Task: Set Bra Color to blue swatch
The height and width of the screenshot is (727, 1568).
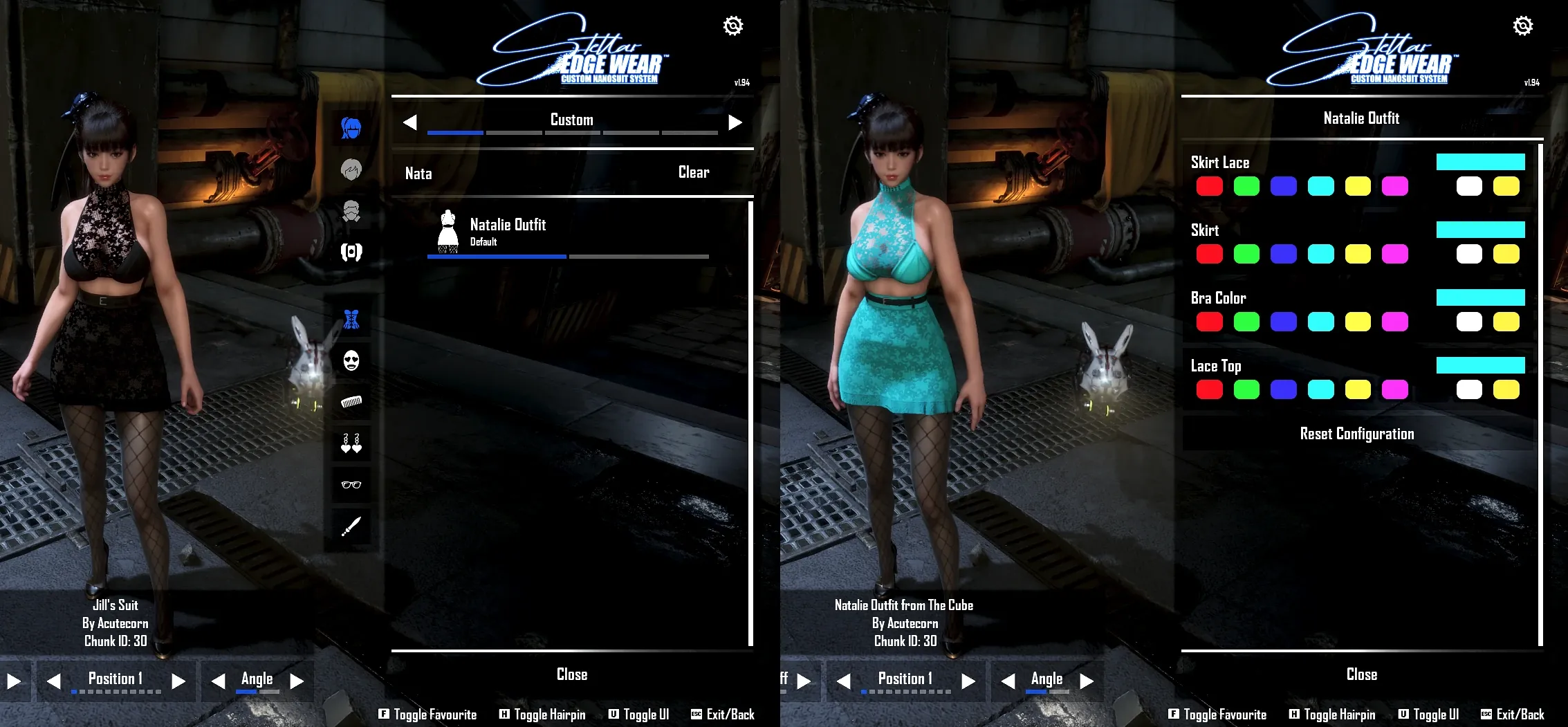Action: (x=1283, y=322)
